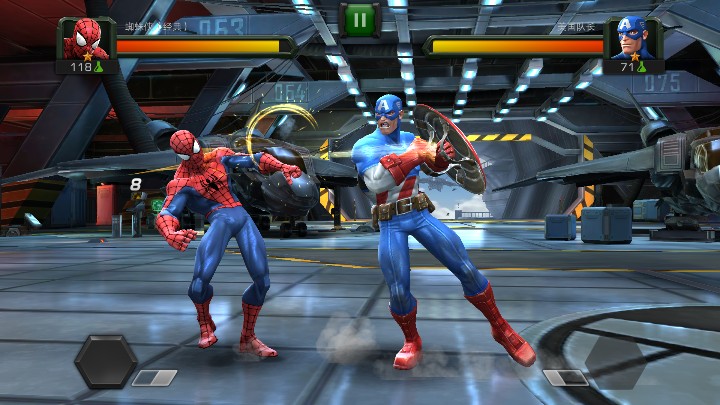
Task: Pause the fight with the green pause button
Action: click(359, 19)
